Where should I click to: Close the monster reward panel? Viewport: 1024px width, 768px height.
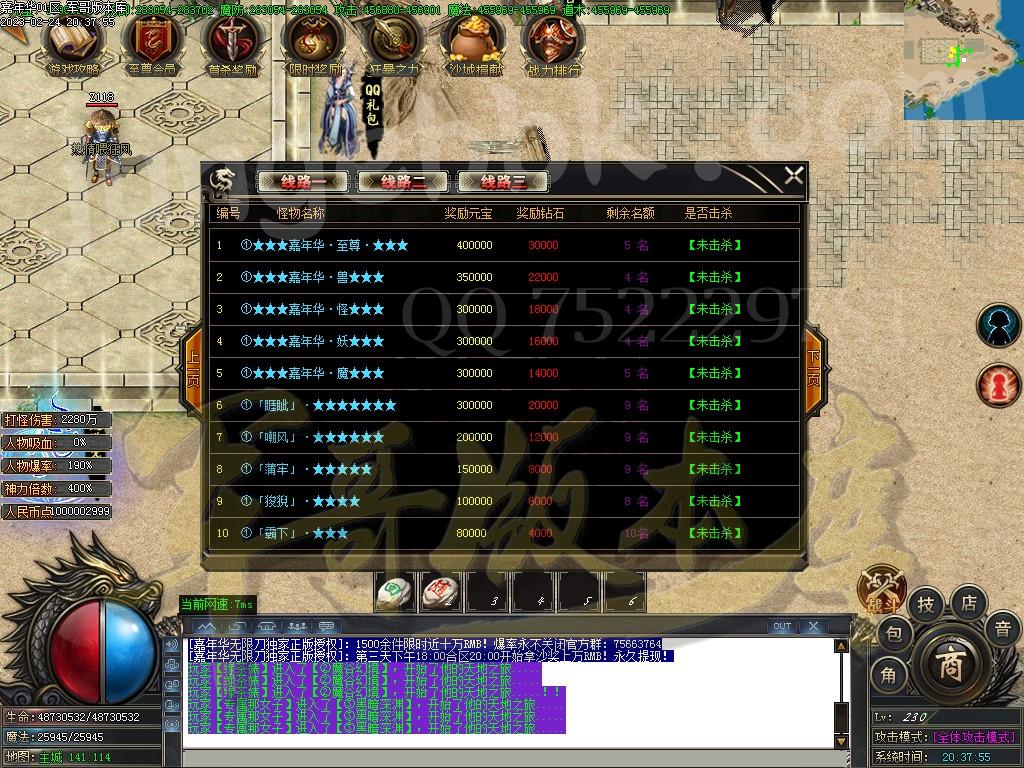coord(793,177)
